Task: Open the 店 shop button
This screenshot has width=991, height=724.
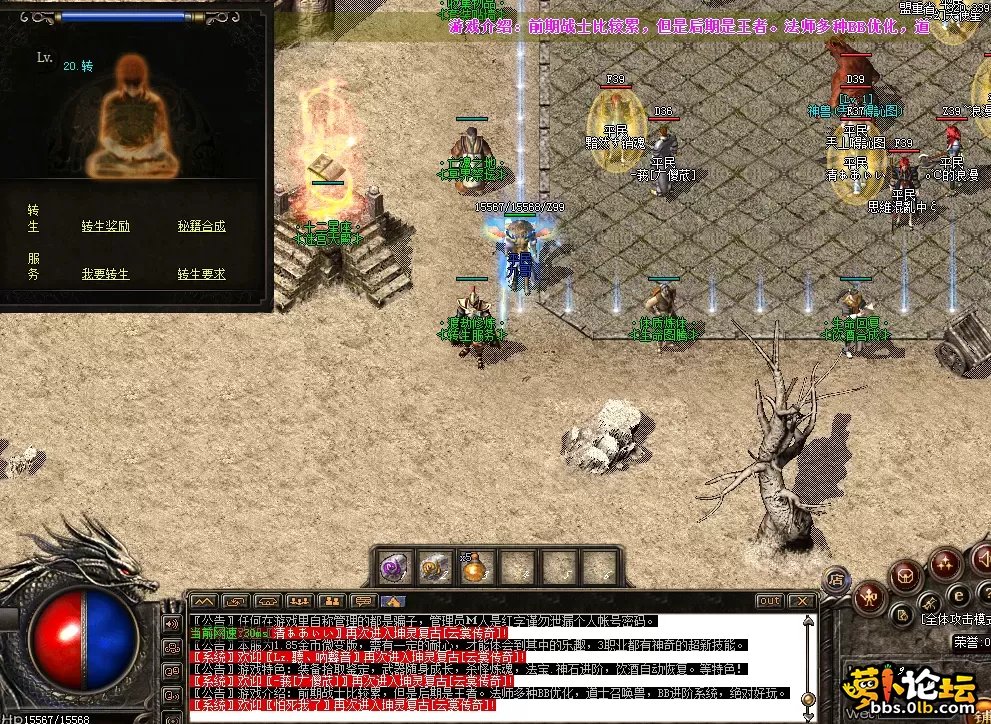Action: pyautogui.click(x=836, y=578)
